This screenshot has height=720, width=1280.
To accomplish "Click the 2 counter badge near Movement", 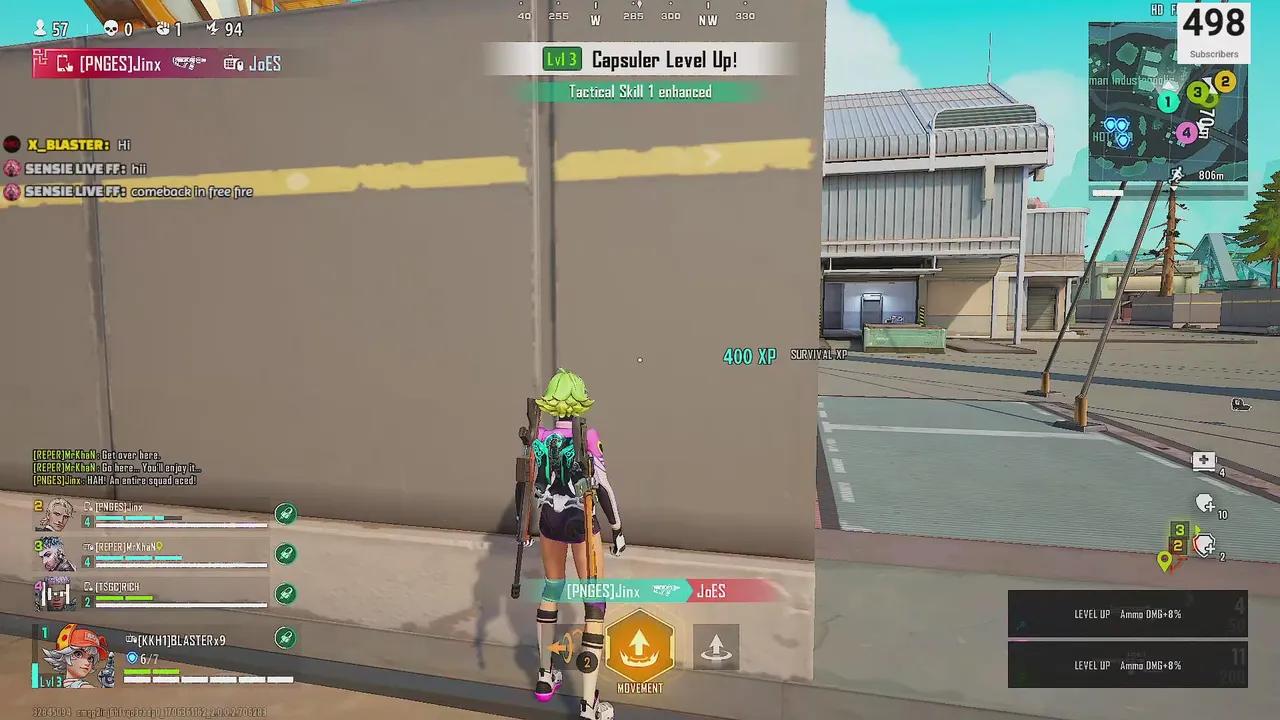I will [x=587, y=662].
